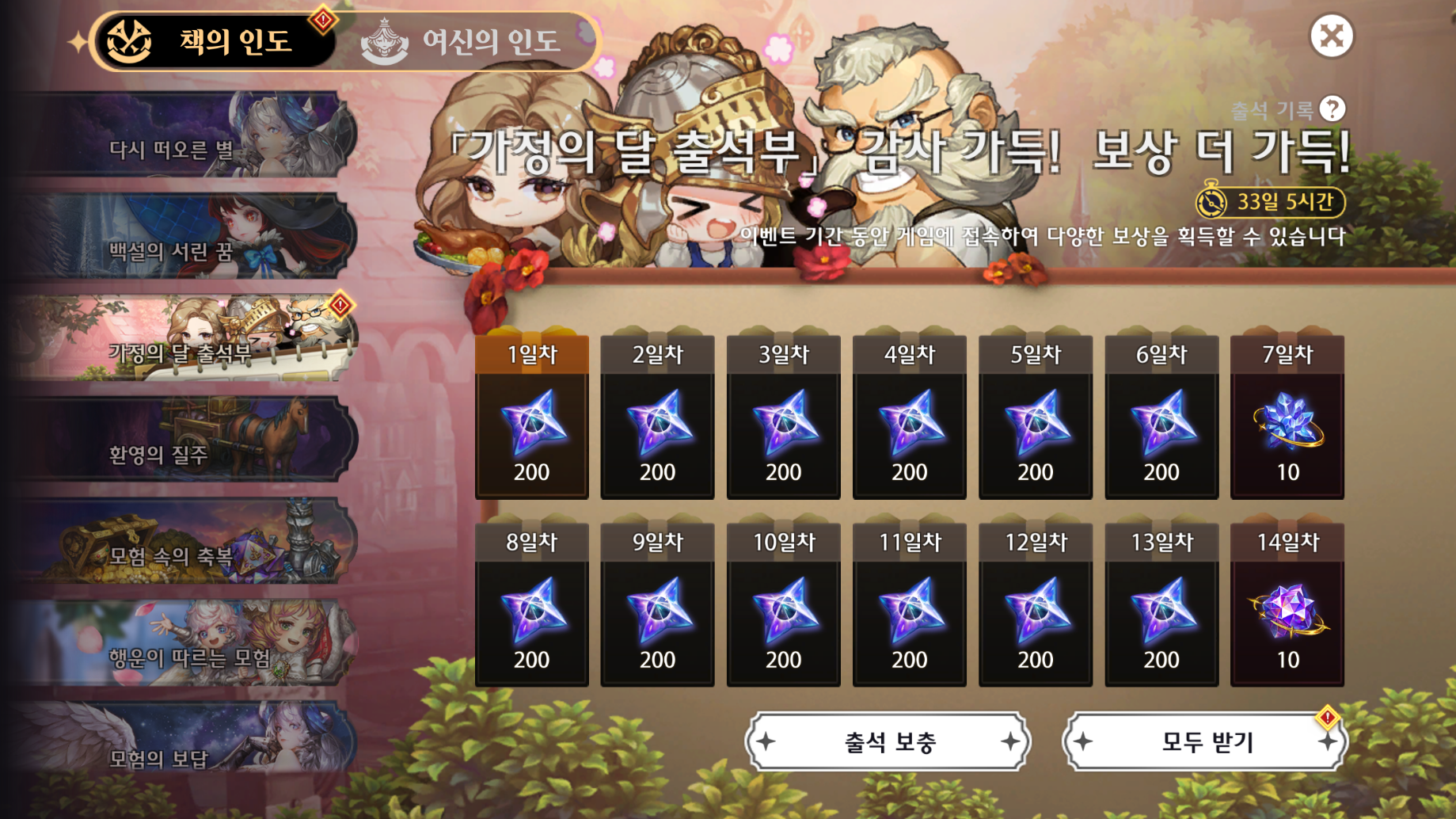1456x819 pixels.
Task: Switch to the 책의 인도 tab
Action: (x=214, y=41)
